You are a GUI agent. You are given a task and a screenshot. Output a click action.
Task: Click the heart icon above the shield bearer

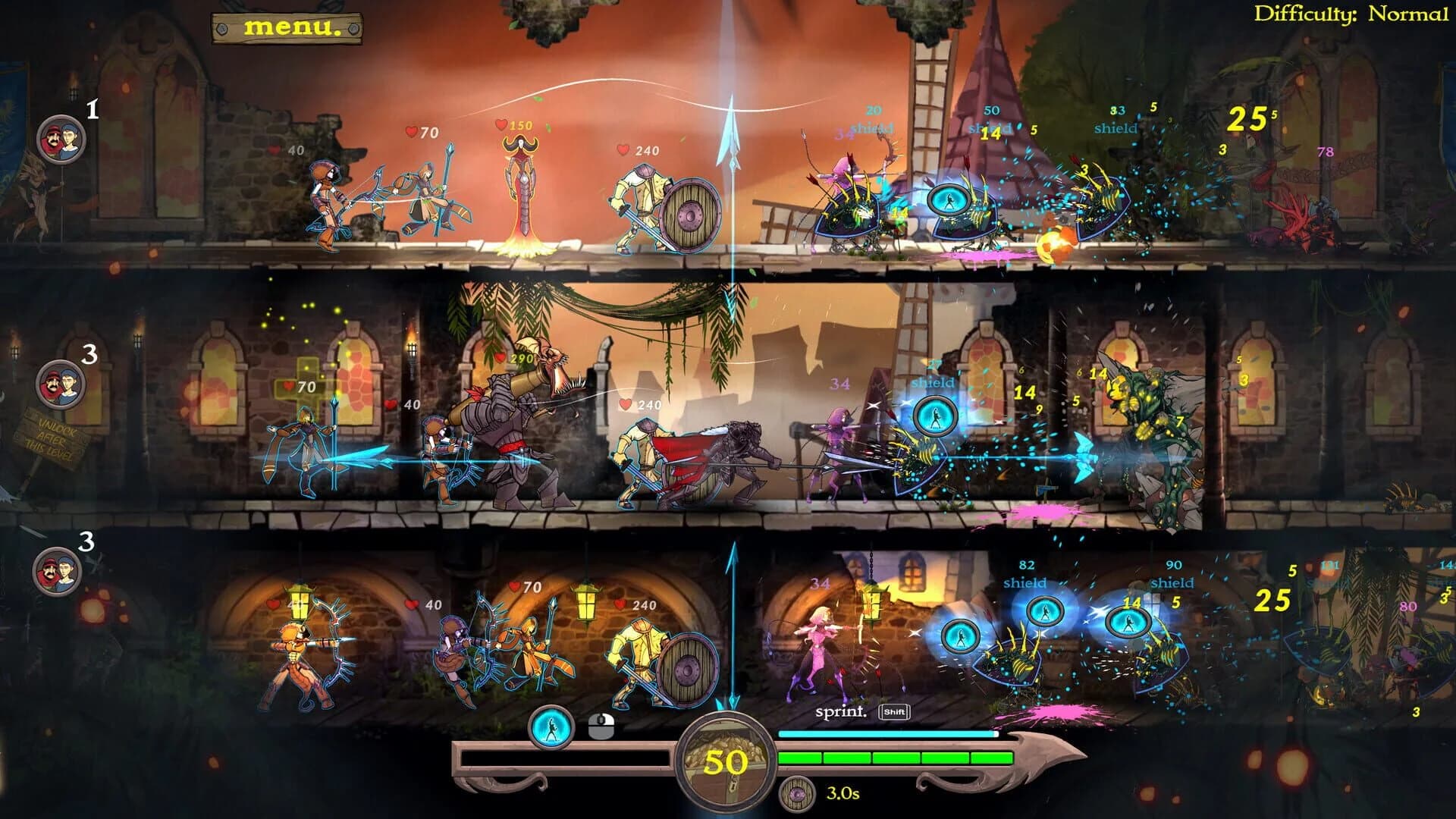pyautogui.click(x=624, y=149)
